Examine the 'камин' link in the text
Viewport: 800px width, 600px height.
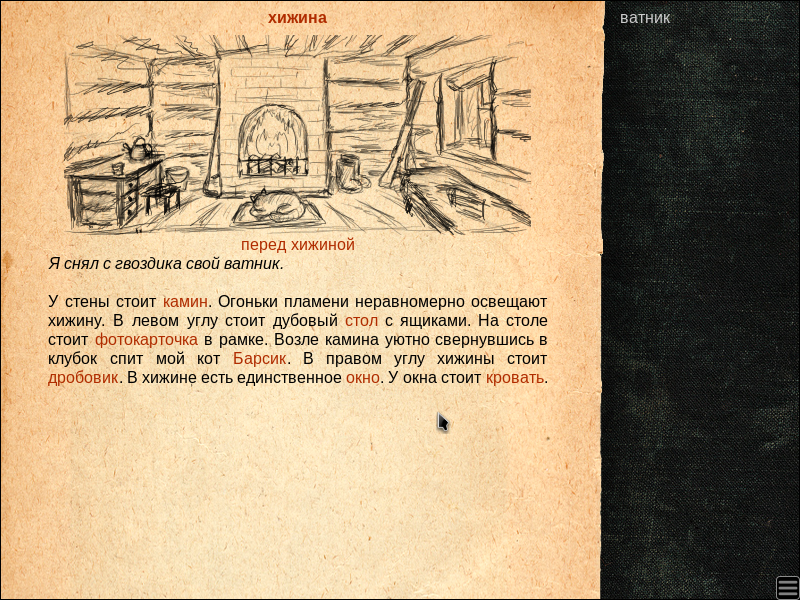[x=185, y=301]
